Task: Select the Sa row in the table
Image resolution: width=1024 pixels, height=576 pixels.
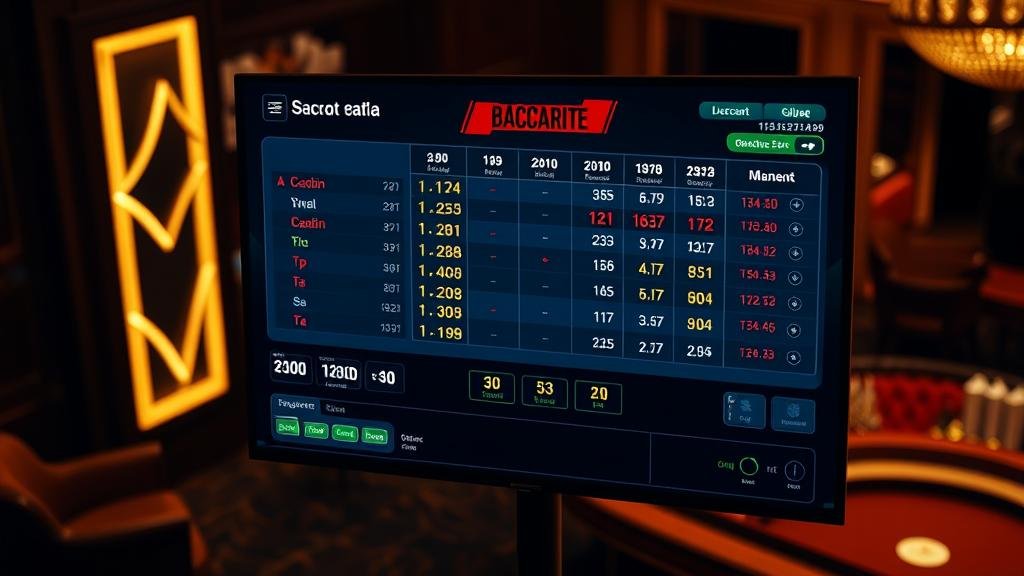Action: [x=299, y=301]
